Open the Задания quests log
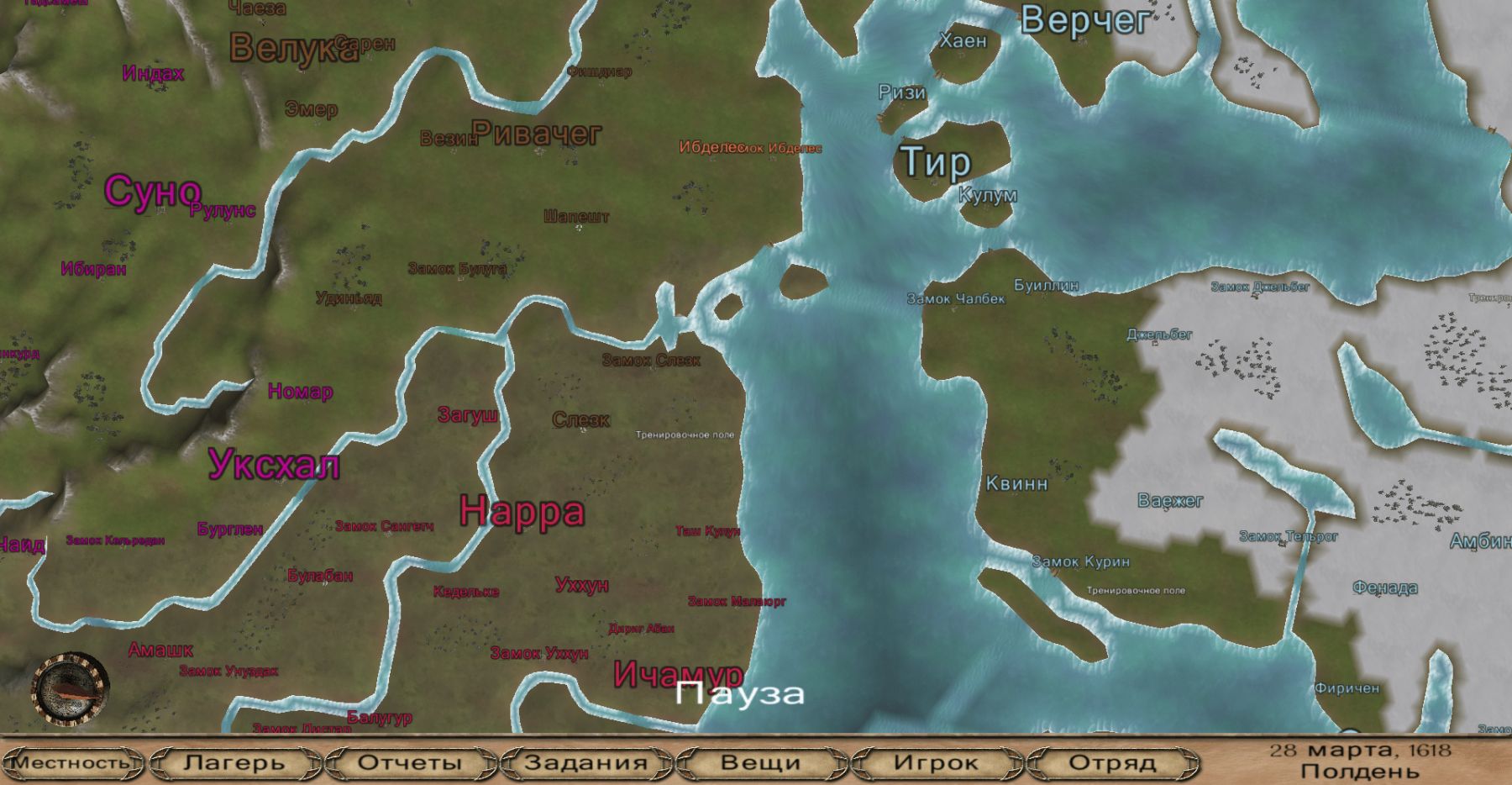The height and width of the screenshot is (785, 1512). 585,763
